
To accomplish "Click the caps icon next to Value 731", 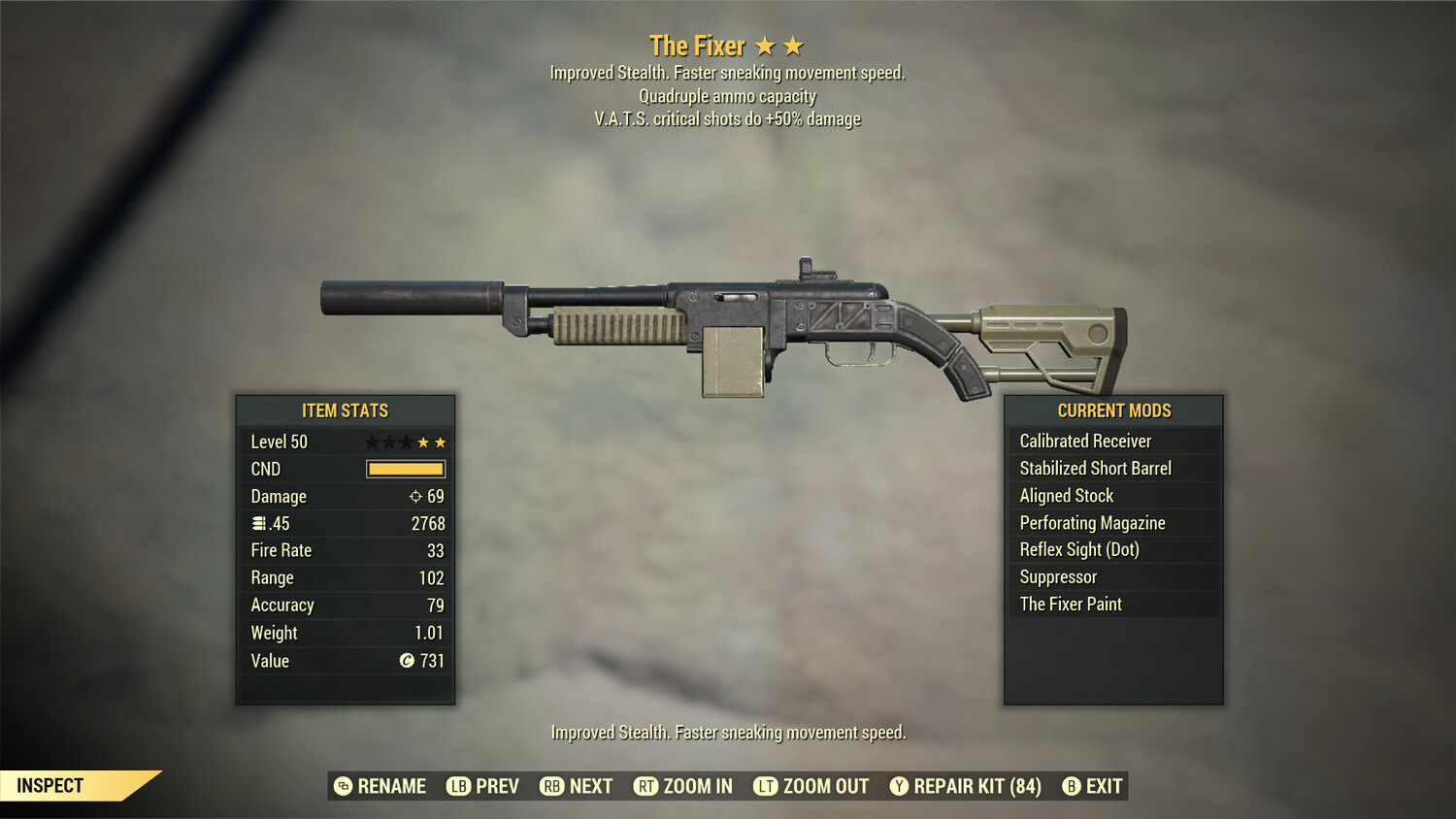I will pos(406,661).
